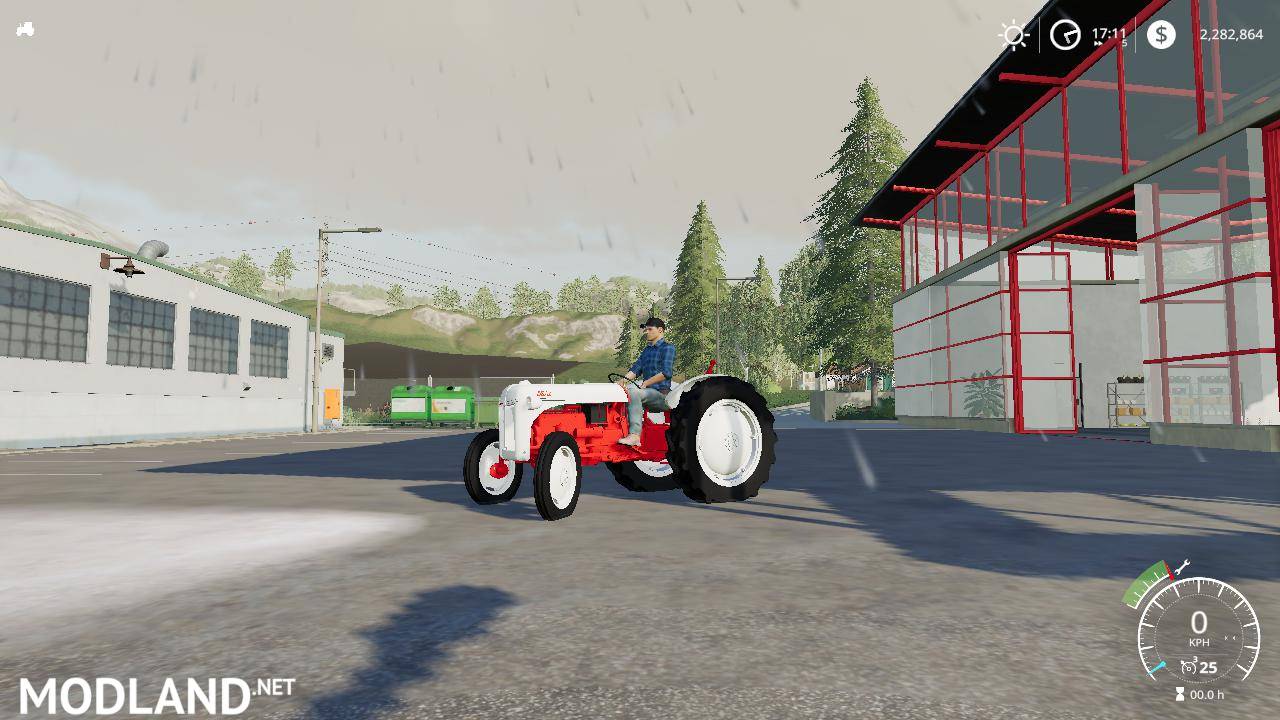The width and height of the screenshot is (1280, 720).
Task: Click the gear indicator showing 3
Action: click(1196, 659)
